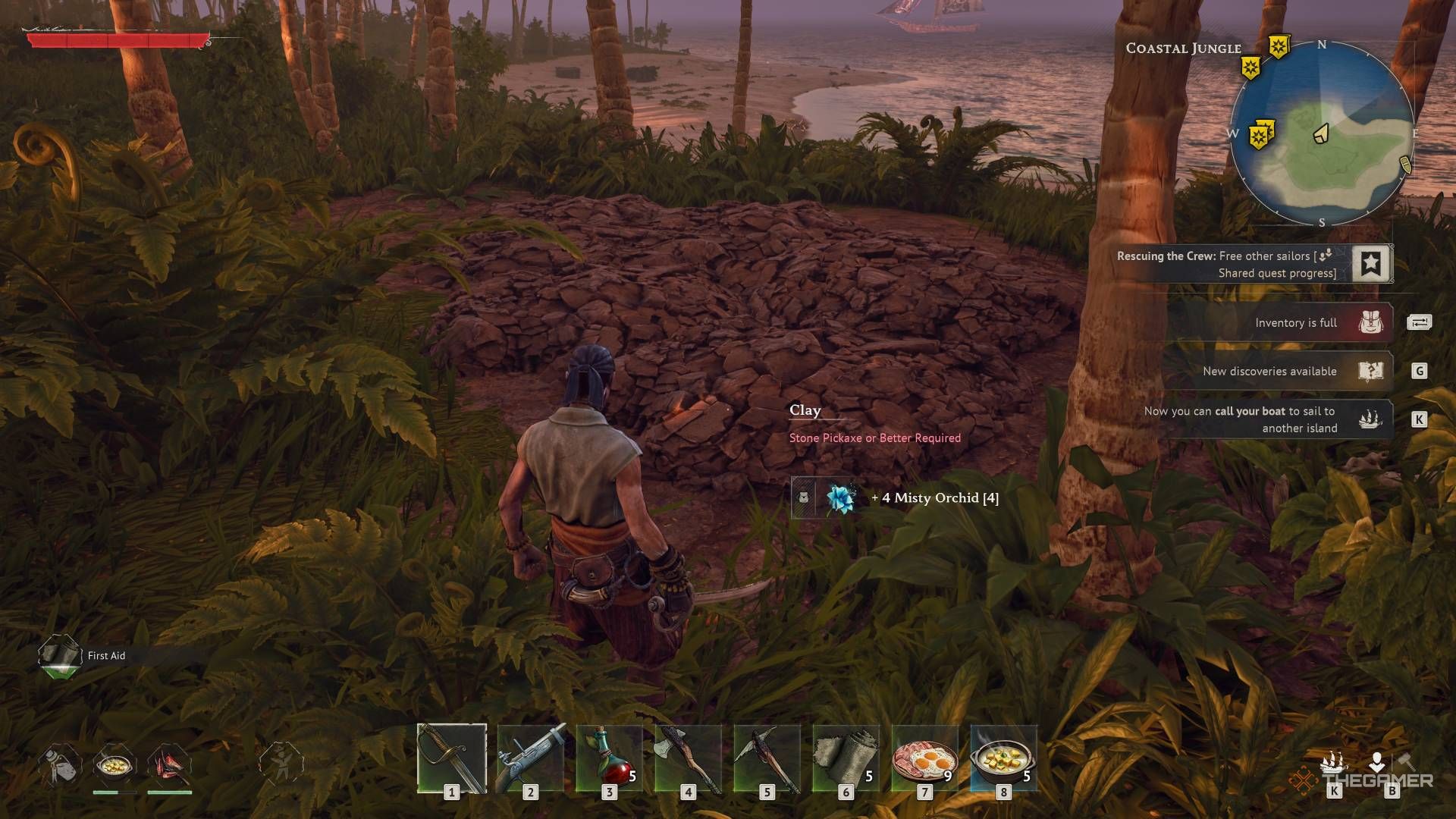Click the Inventory is full notification
The width and height of the screenshot is (1456, 819).
coord(1295,323)
